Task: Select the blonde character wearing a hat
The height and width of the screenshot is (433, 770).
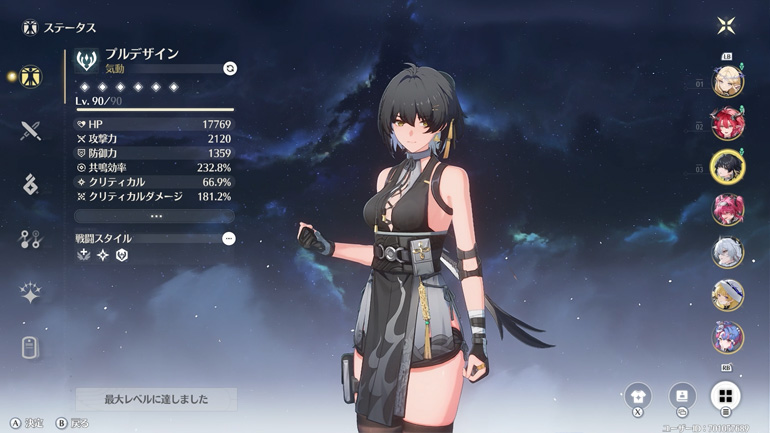Action: click(727, 295)
